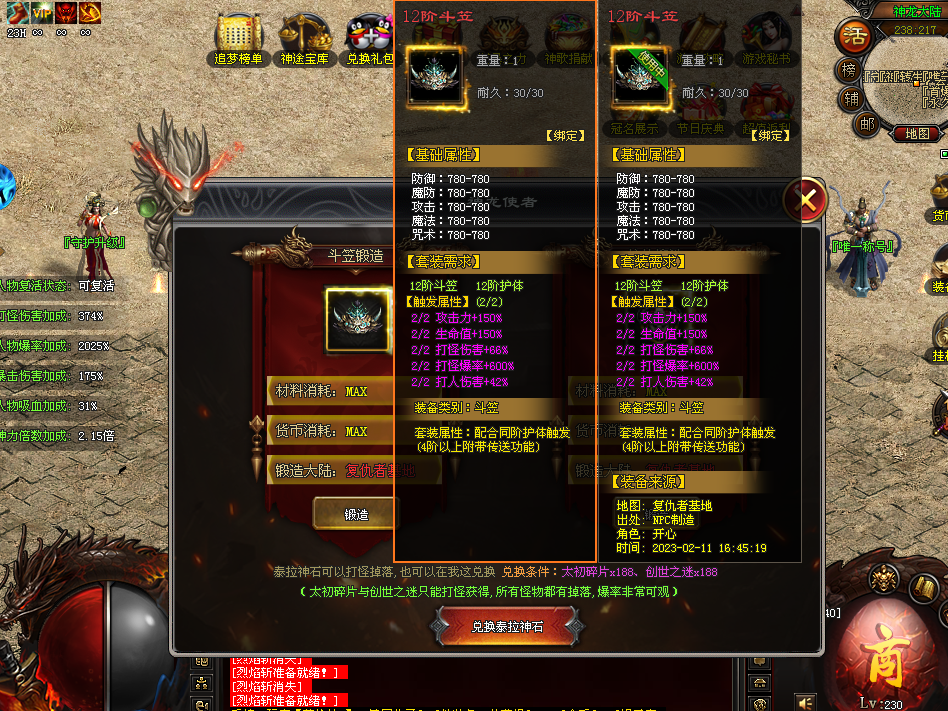
Task: Close the forging window with the X
Action: coord(805,201)
